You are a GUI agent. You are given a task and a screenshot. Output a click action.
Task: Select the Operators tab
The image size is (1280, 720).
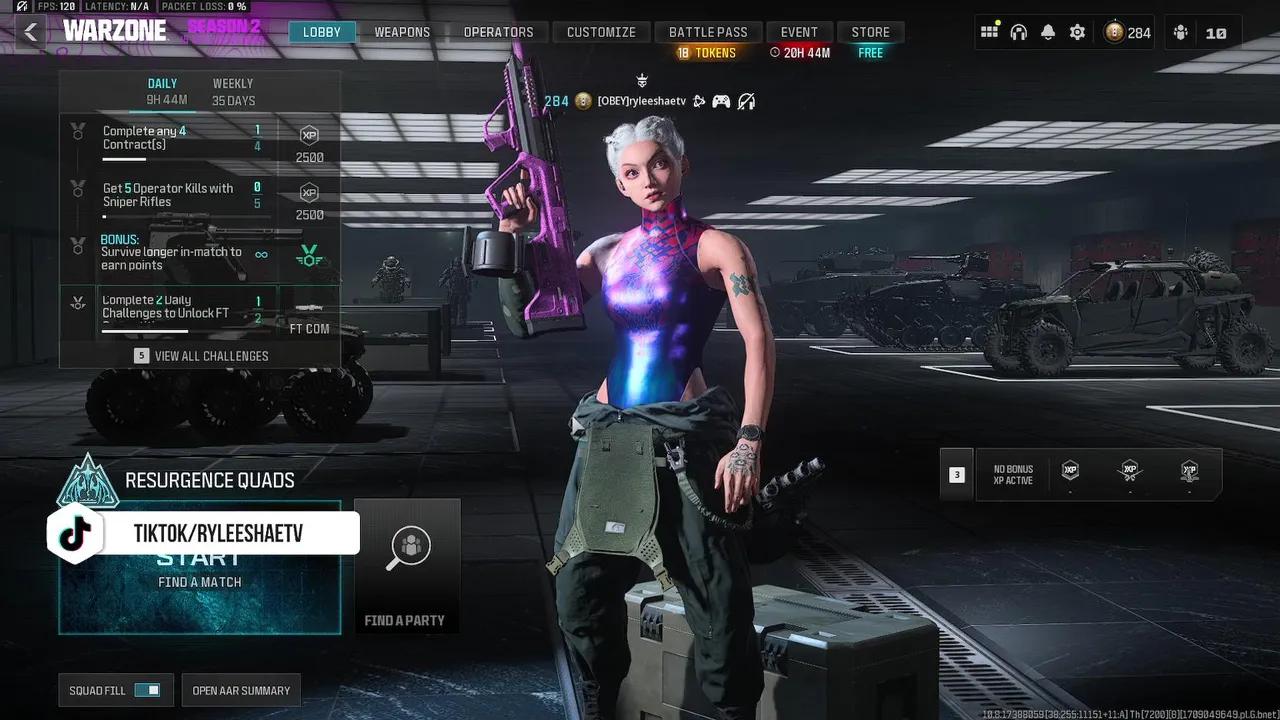click(x=498, y=32)
